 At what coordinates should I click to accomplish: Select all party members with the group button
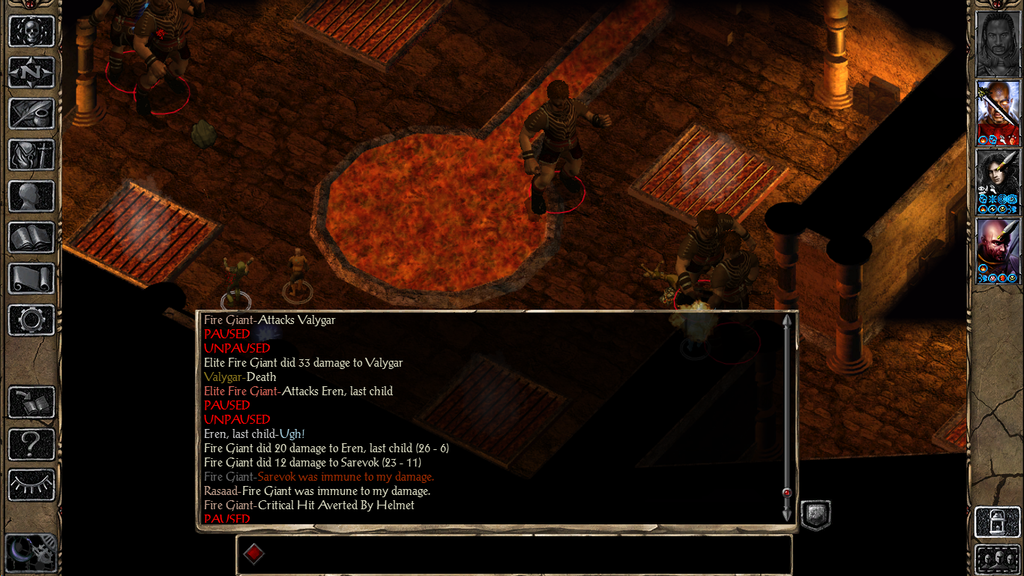pos(997,558)
